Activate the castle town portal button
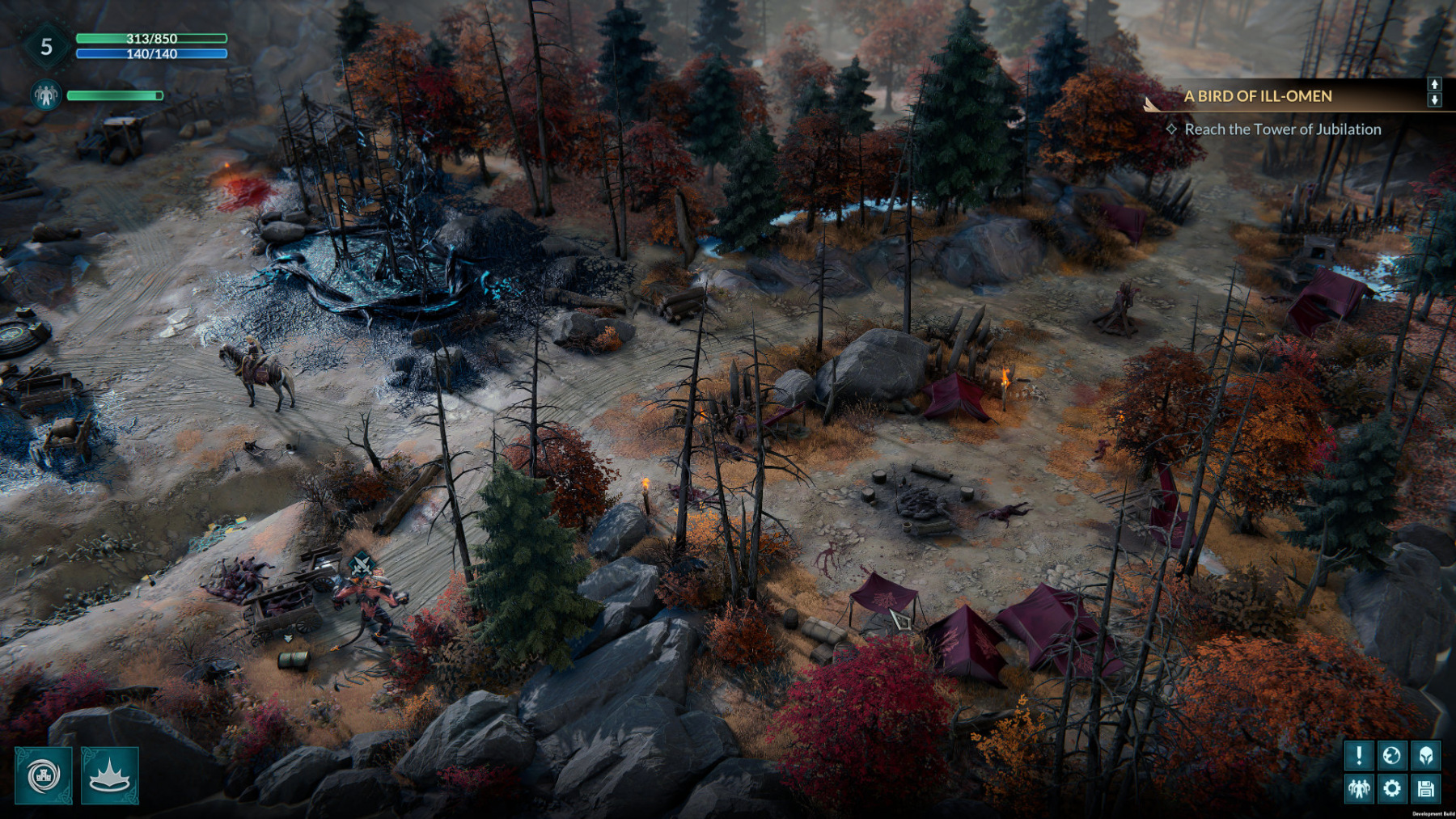This screenshot has width=1456, height=819. (44, 776)
